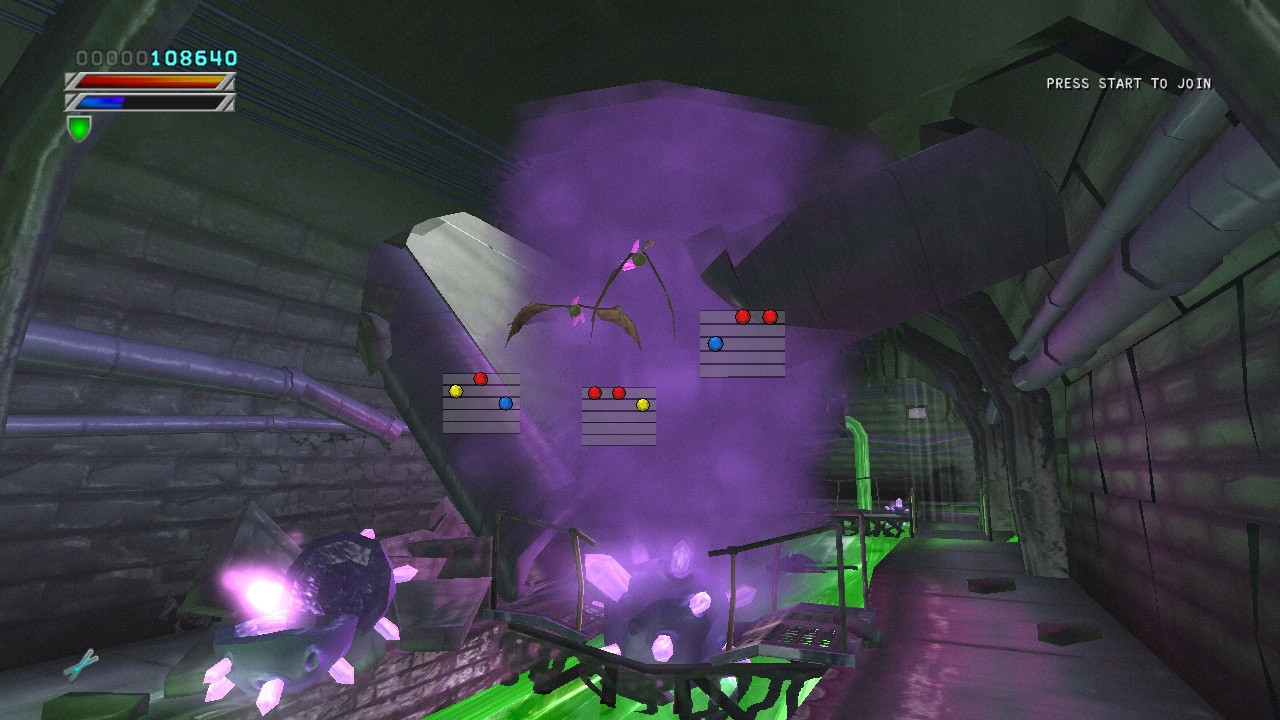Screen dimensions: 1280x720
Task: Click the blue note on the right staff panel
Action: tap(714, 343)
